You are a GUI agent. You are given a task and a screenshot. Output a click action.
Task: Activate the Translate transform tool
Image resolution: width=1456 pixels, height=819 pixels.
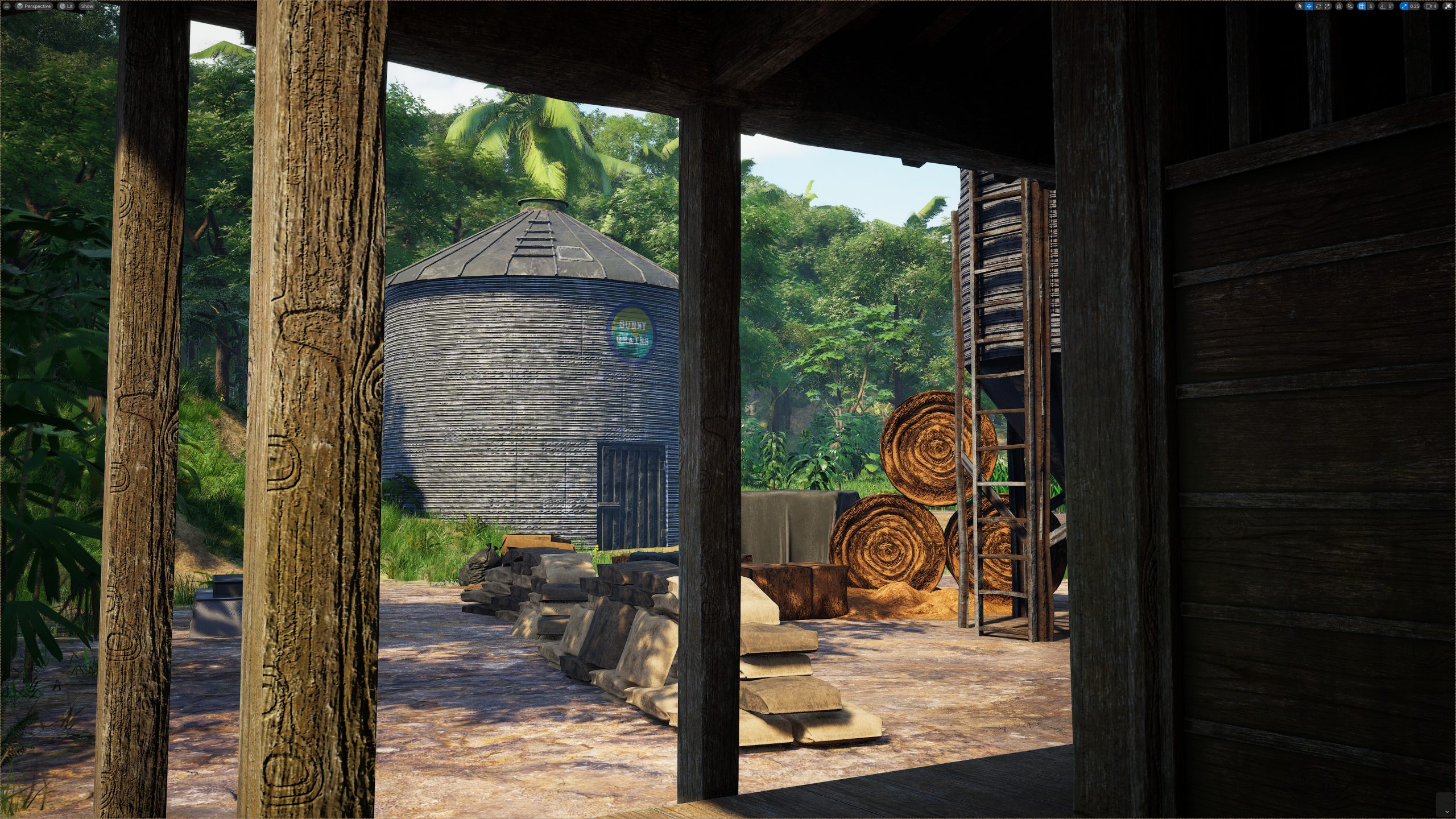coord(1309,6)
